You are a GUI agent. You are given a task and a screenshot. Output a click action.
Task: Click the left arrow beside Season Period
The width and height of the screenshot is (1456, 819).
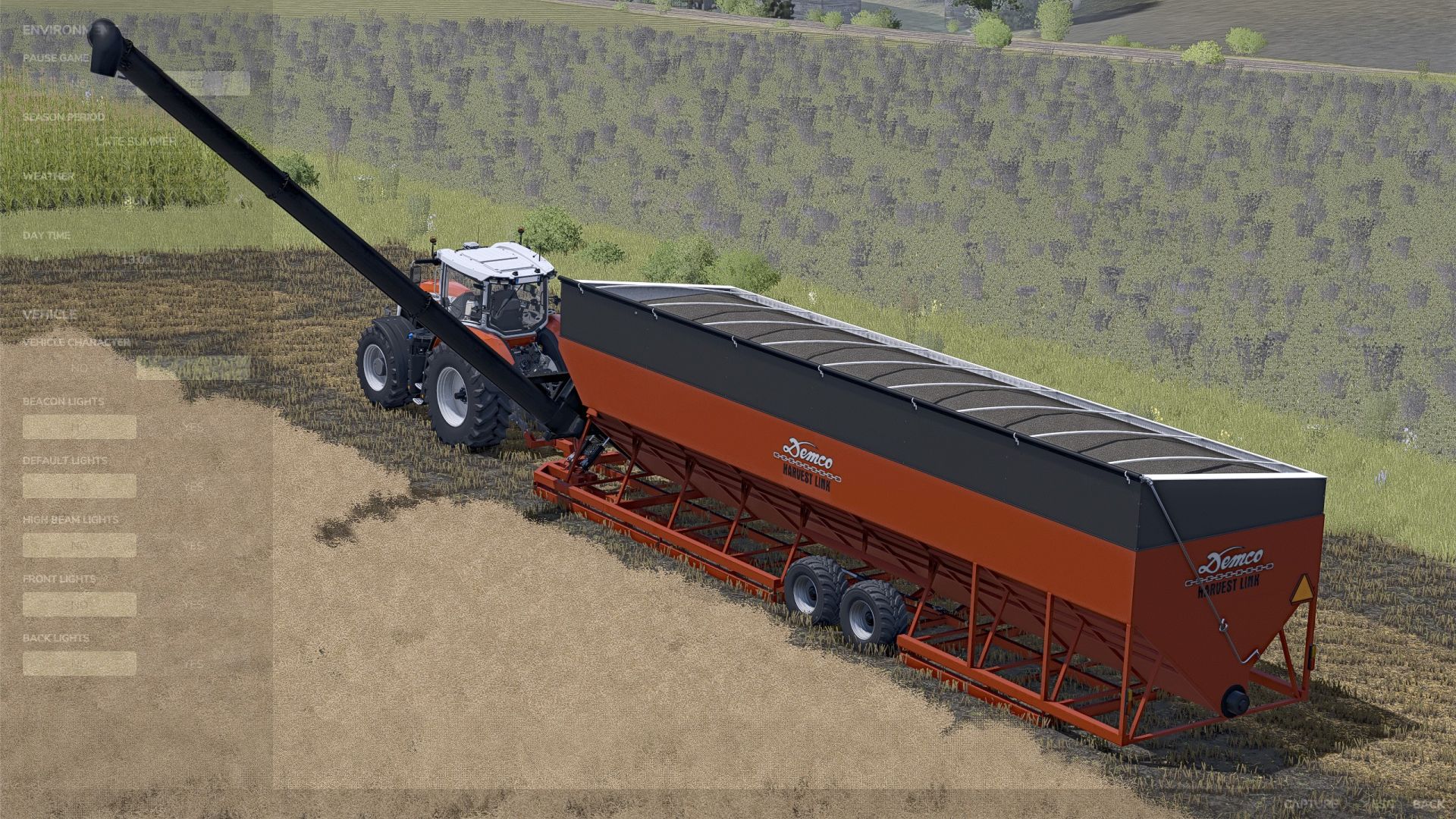(35, 141)
